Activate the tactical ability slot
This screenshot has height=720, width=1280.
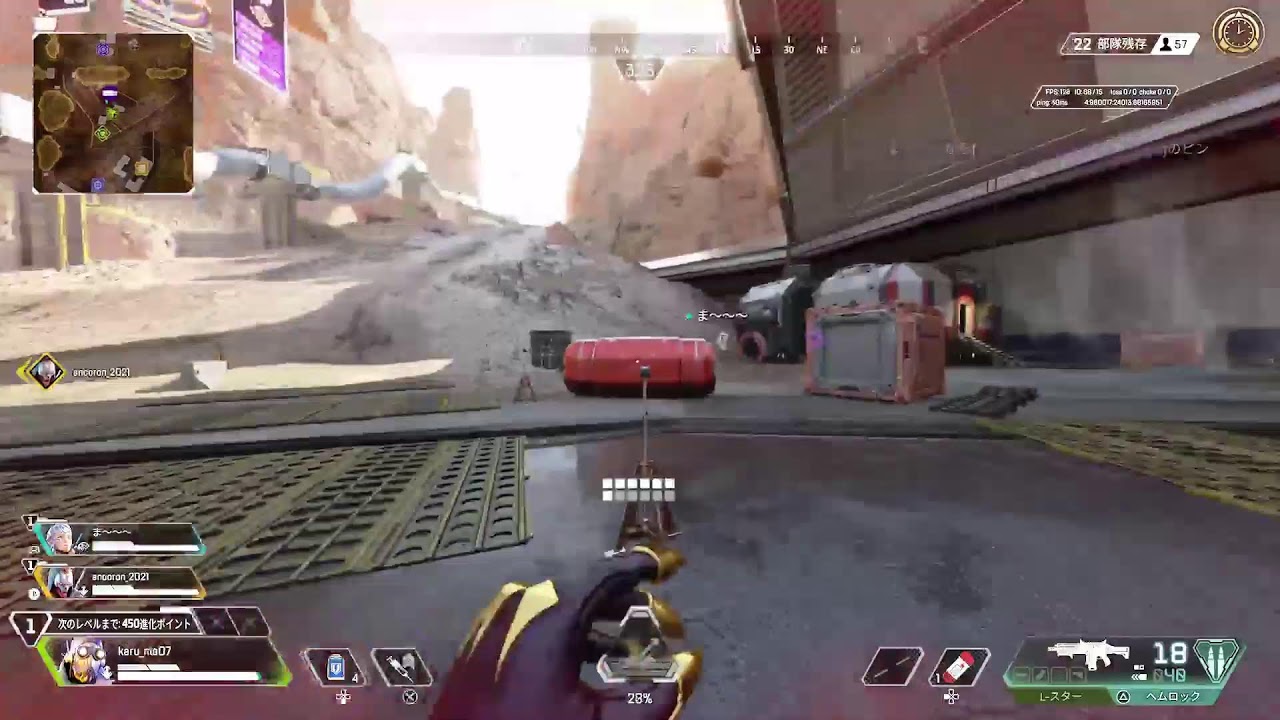tap(893, 667)
